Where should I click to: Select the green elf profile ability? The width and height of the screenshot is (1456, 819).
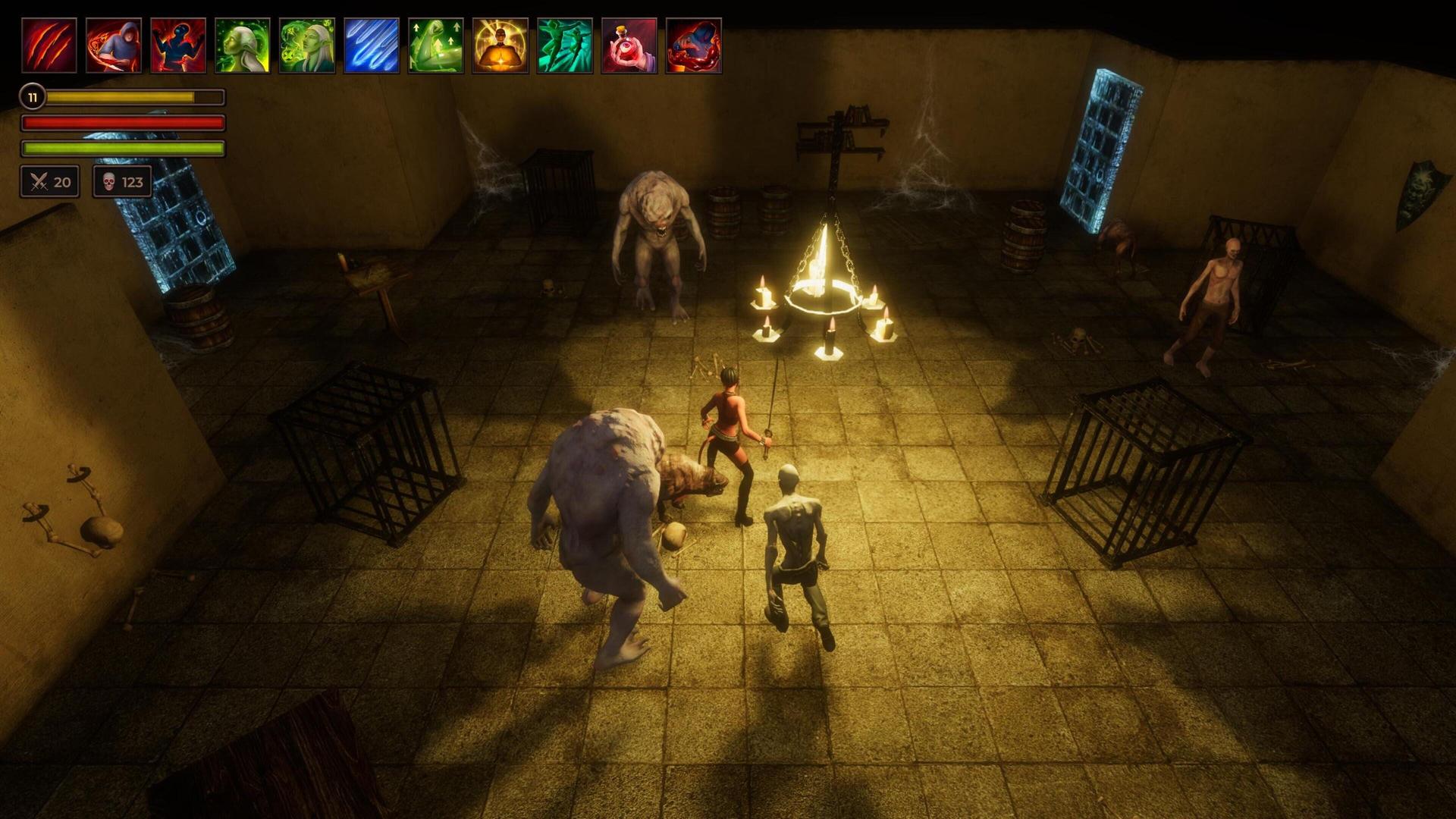coord(243,45)
